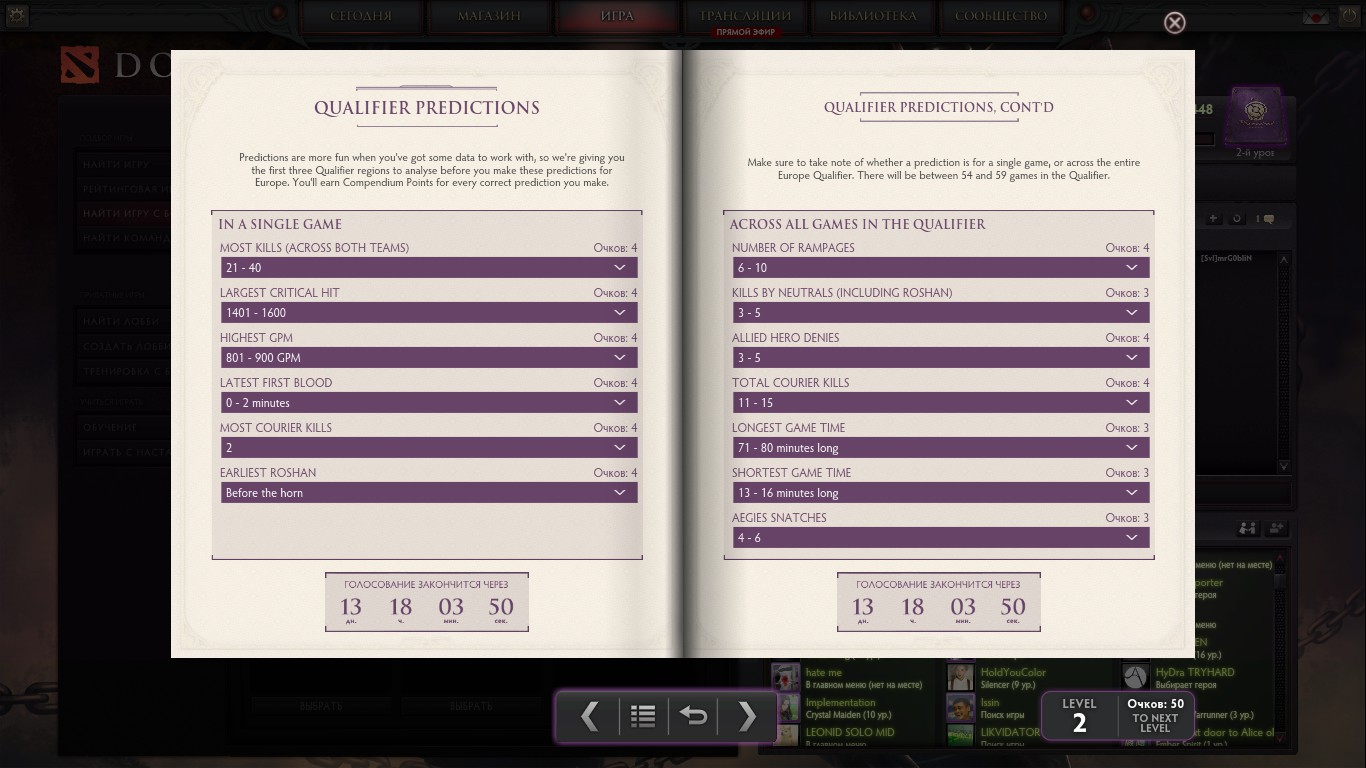Go to the previous compendium page

(x=590, y=716)
